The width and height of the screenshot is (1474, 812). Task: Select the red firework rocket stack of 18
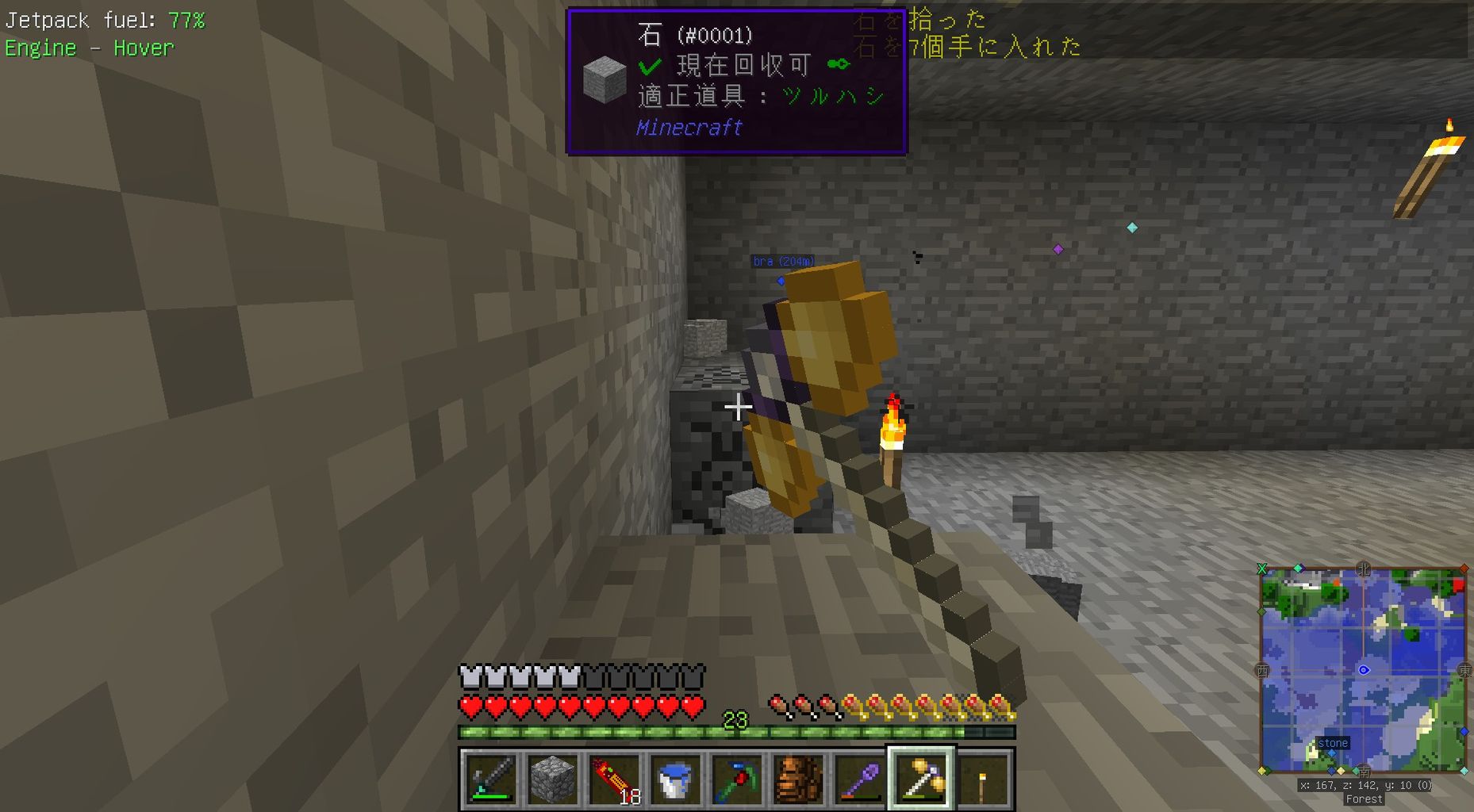click(x=613, y=779)
